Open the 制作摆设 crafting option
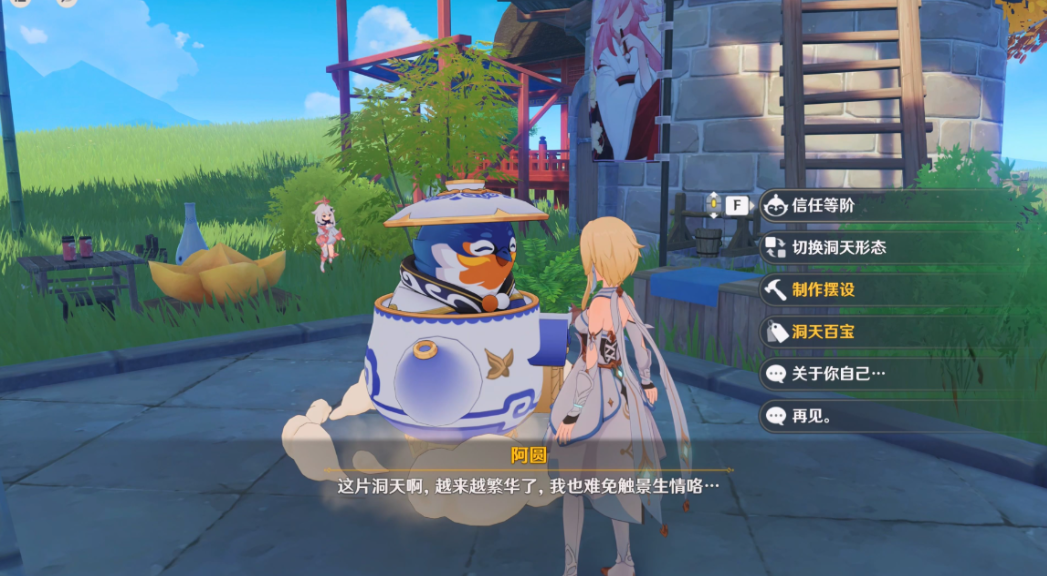This screenshot has width=1047, height=576. pos(823,290)
